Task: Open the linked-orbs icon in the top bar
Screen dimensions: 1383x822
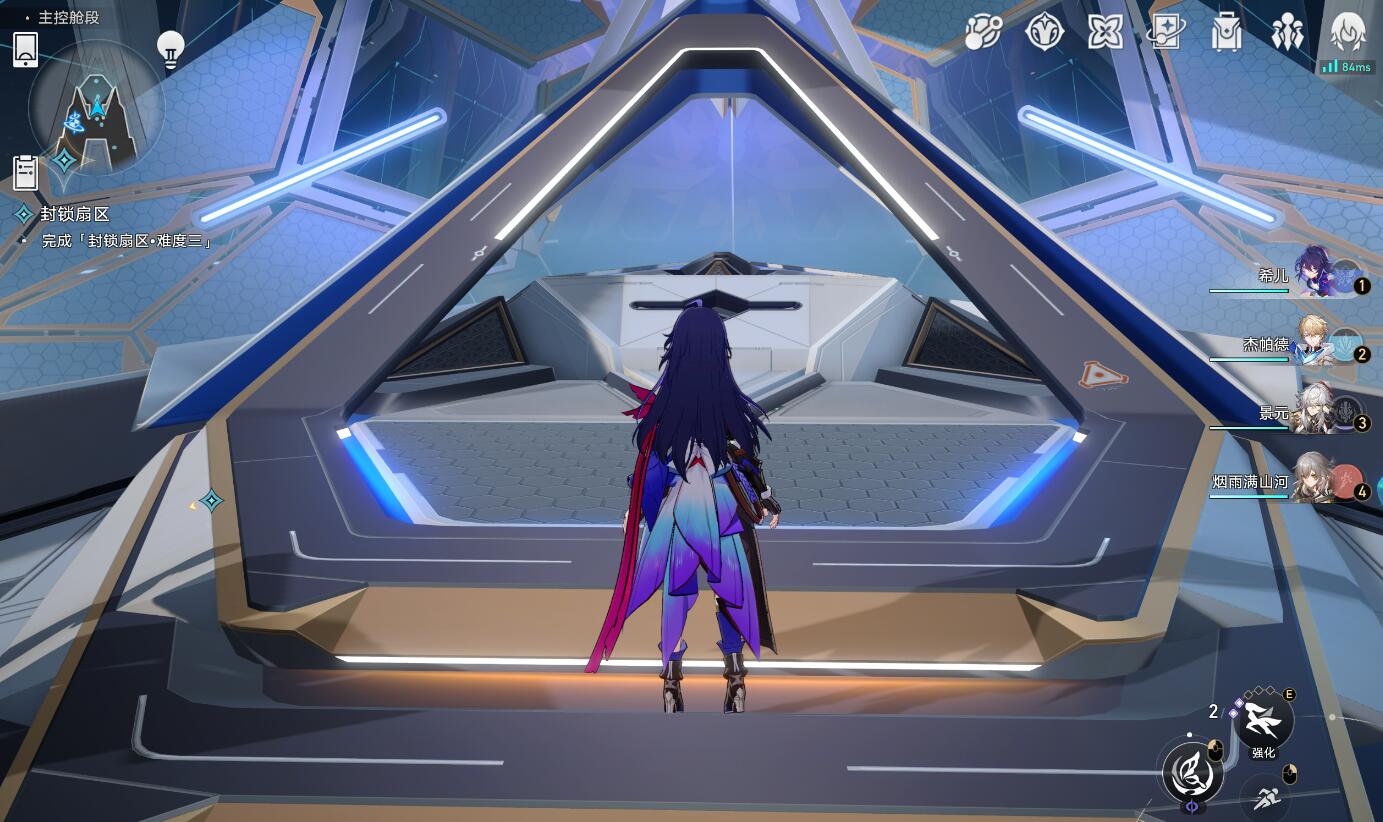Action: (x=983, y=34)
